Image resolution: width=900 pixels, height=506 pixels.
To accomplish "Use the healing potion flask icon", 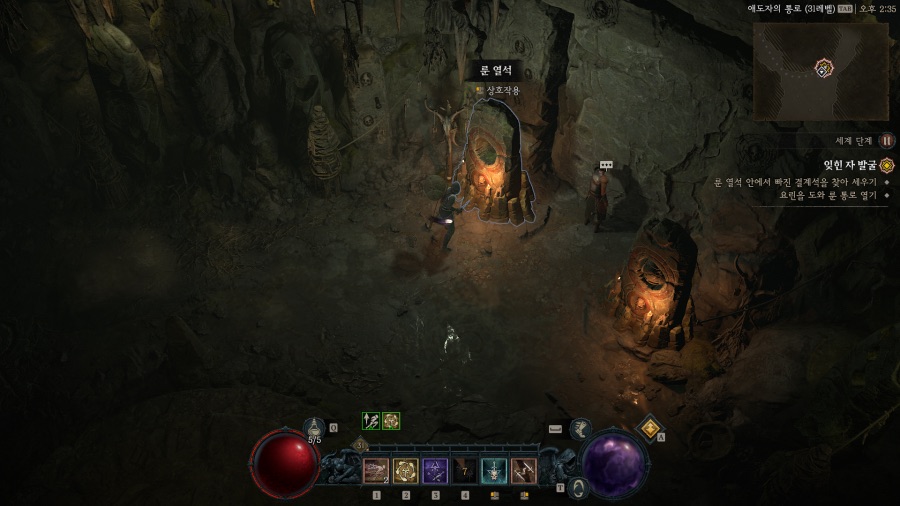I will [x=314, y=428].
